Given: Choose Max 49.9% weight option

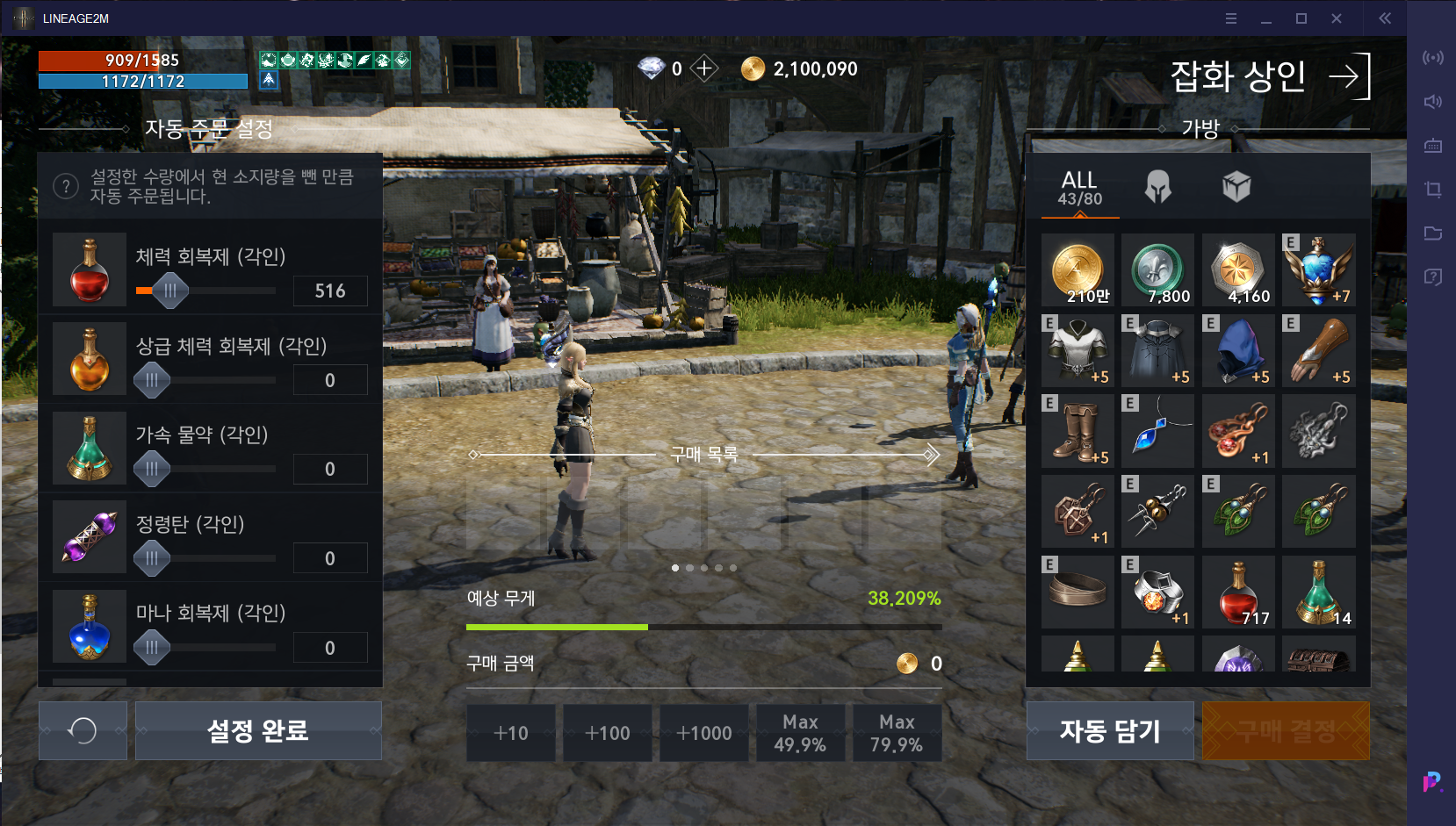Looking at the screenshot, I should pos(800,733).
